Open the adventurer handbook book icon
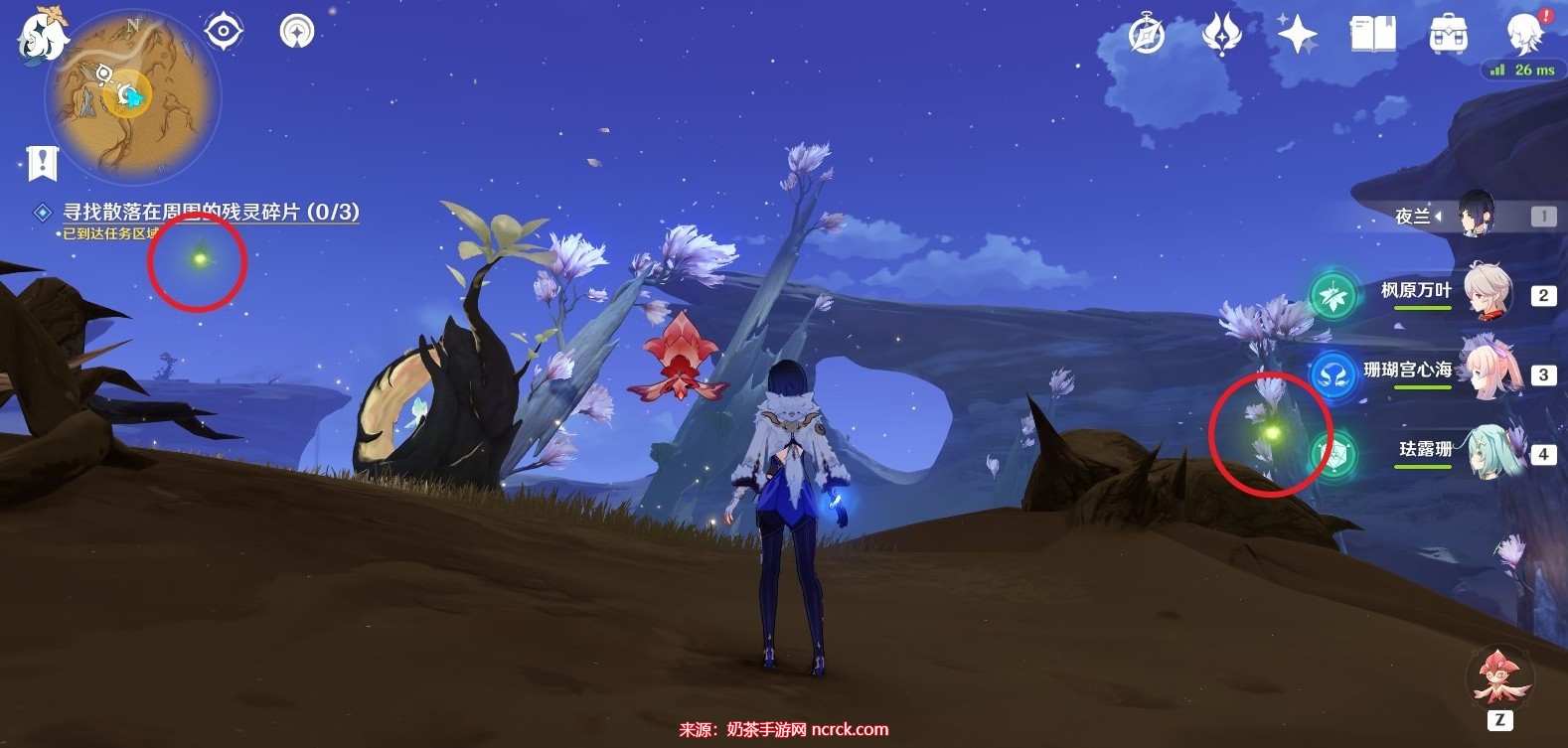Viewport: 1568px width, 748px height. pyautogui.click(x=1372, y=35)
